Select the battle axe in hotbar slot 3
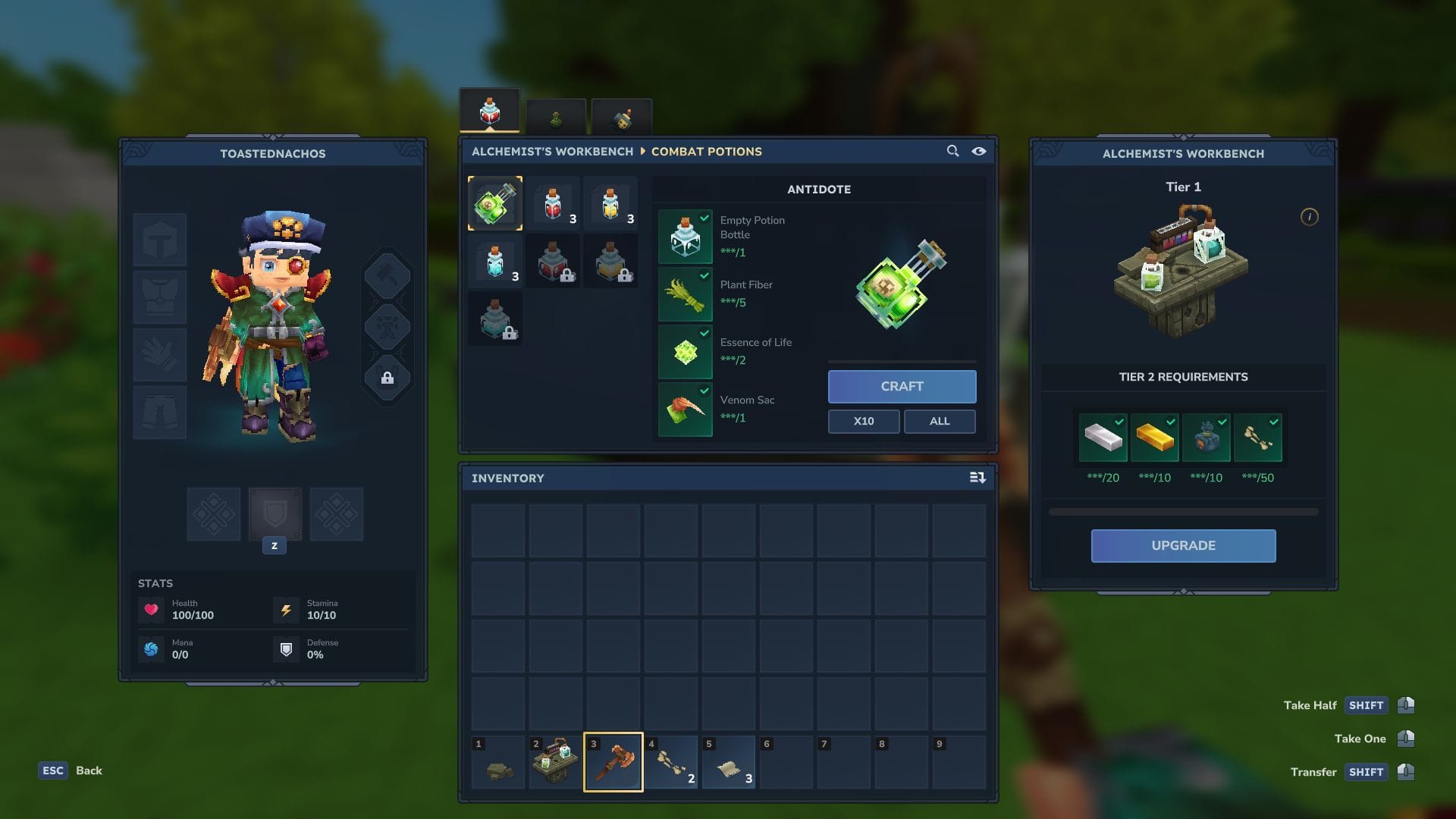Viewport: 1456px width, 819px height. pyautogui.click(x=613, y=761)
